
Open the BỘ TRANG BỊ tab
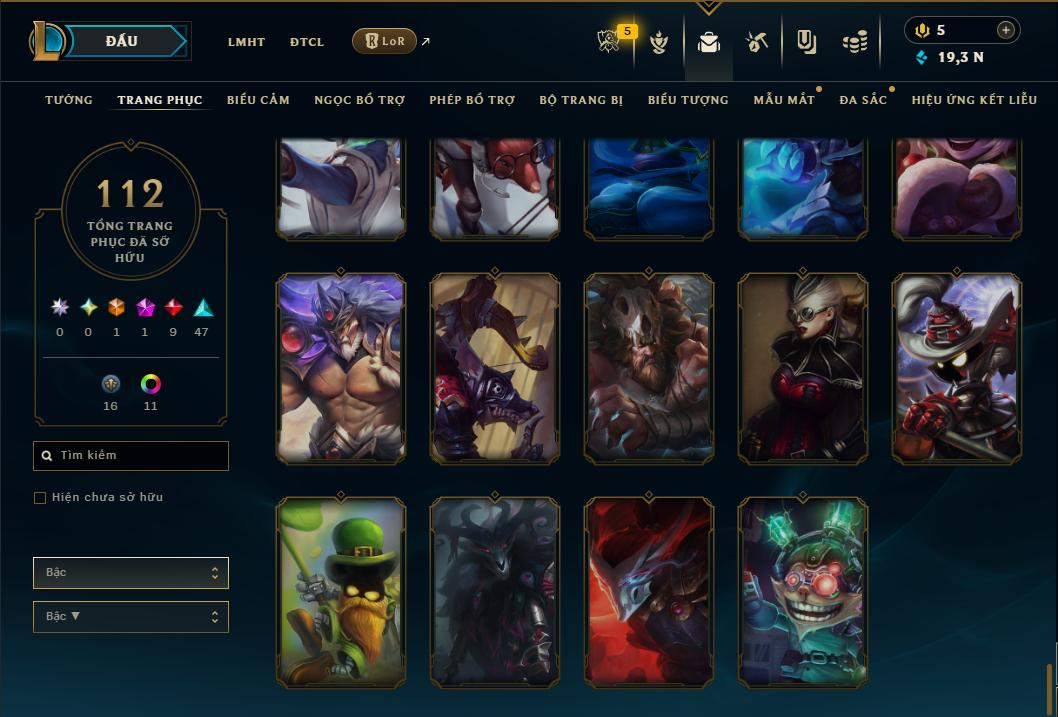[581, 100]
